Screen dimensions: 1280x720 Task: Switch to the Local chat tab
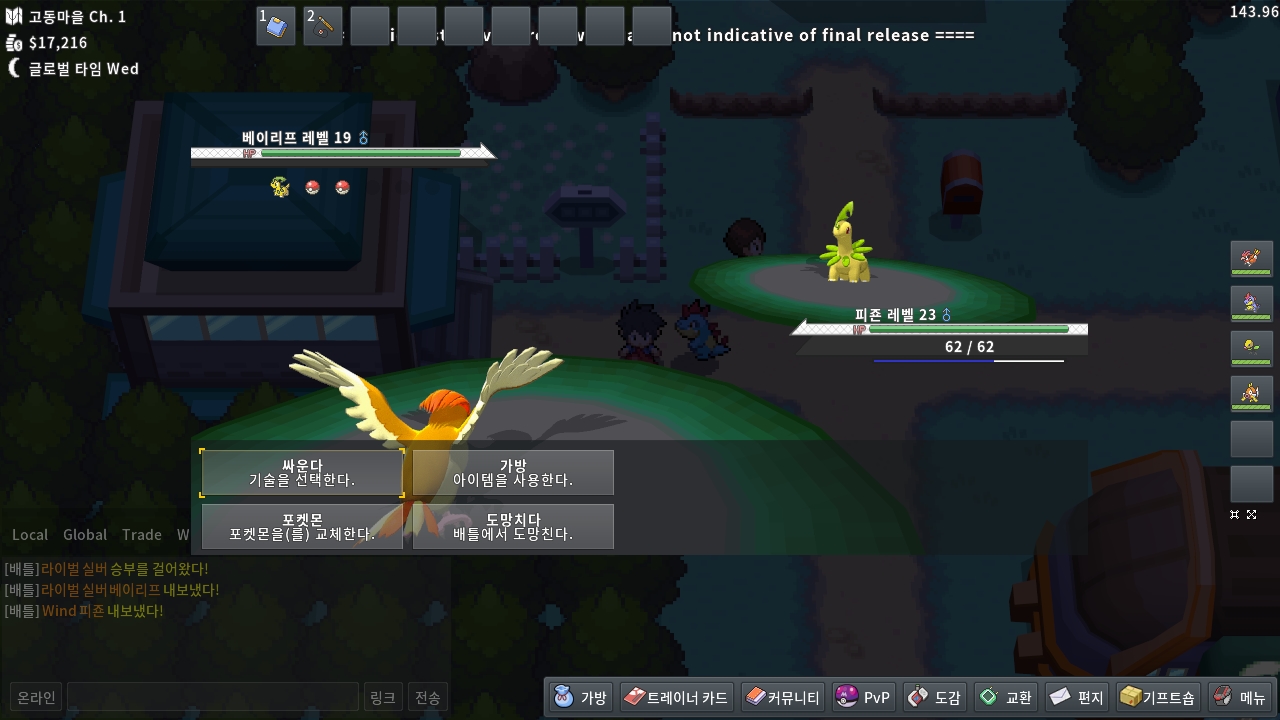(x=30, y=535)
